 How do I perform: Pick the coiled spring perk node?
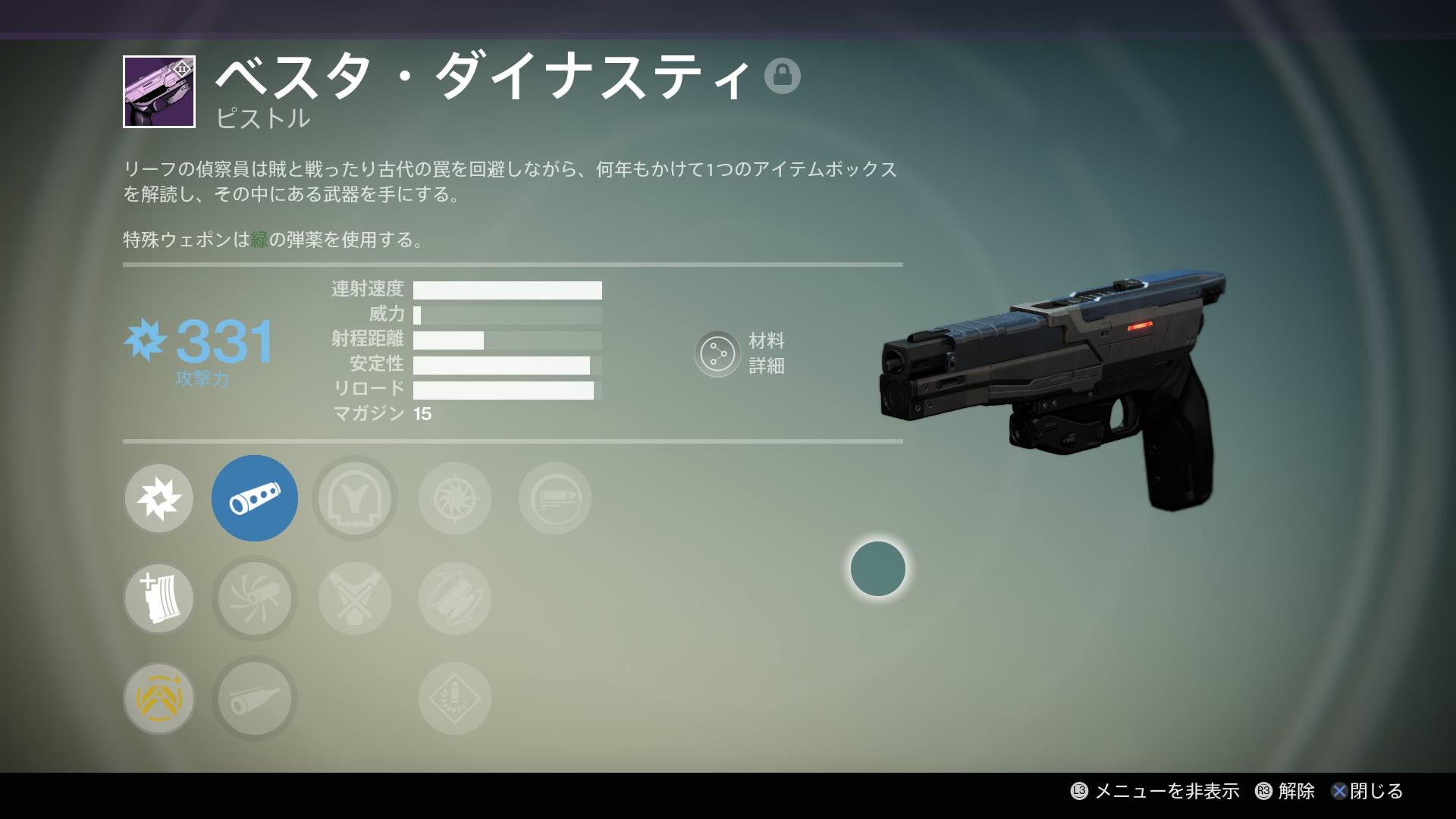pyautogui.click(x=455, y=598)
